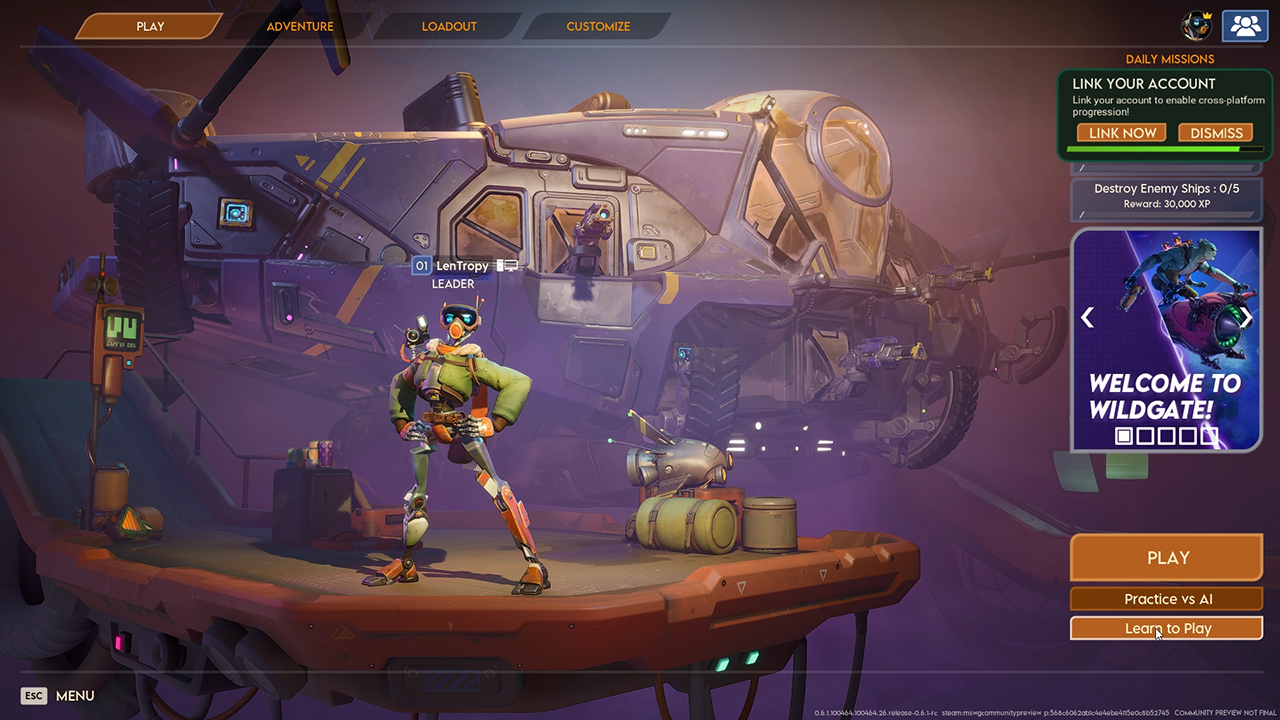The image size is (1280, 720).
Task: Open the Loadout tab
Action: 449,26
